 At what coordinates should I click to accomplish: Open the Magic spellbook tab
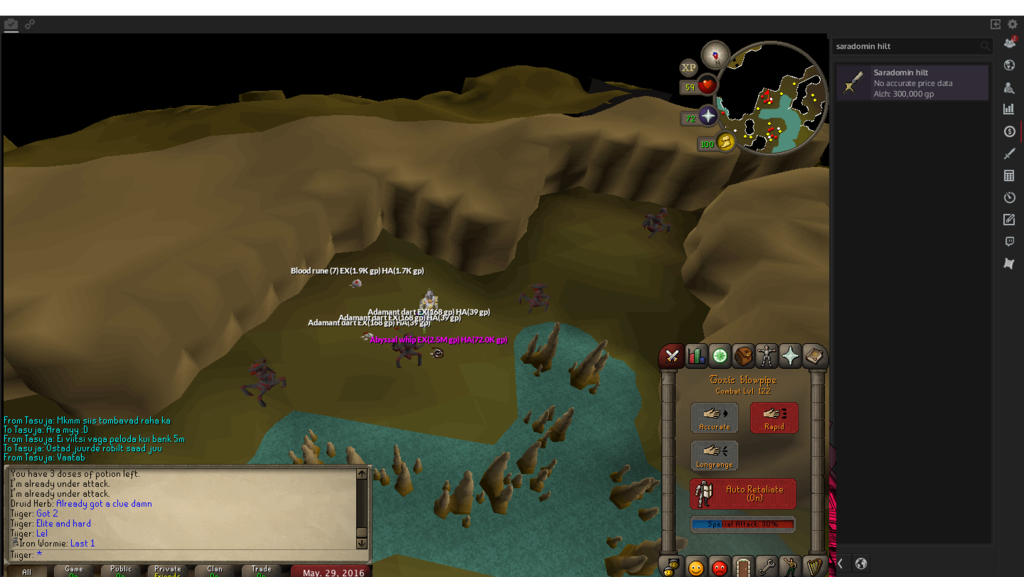(x=814, y=356)
